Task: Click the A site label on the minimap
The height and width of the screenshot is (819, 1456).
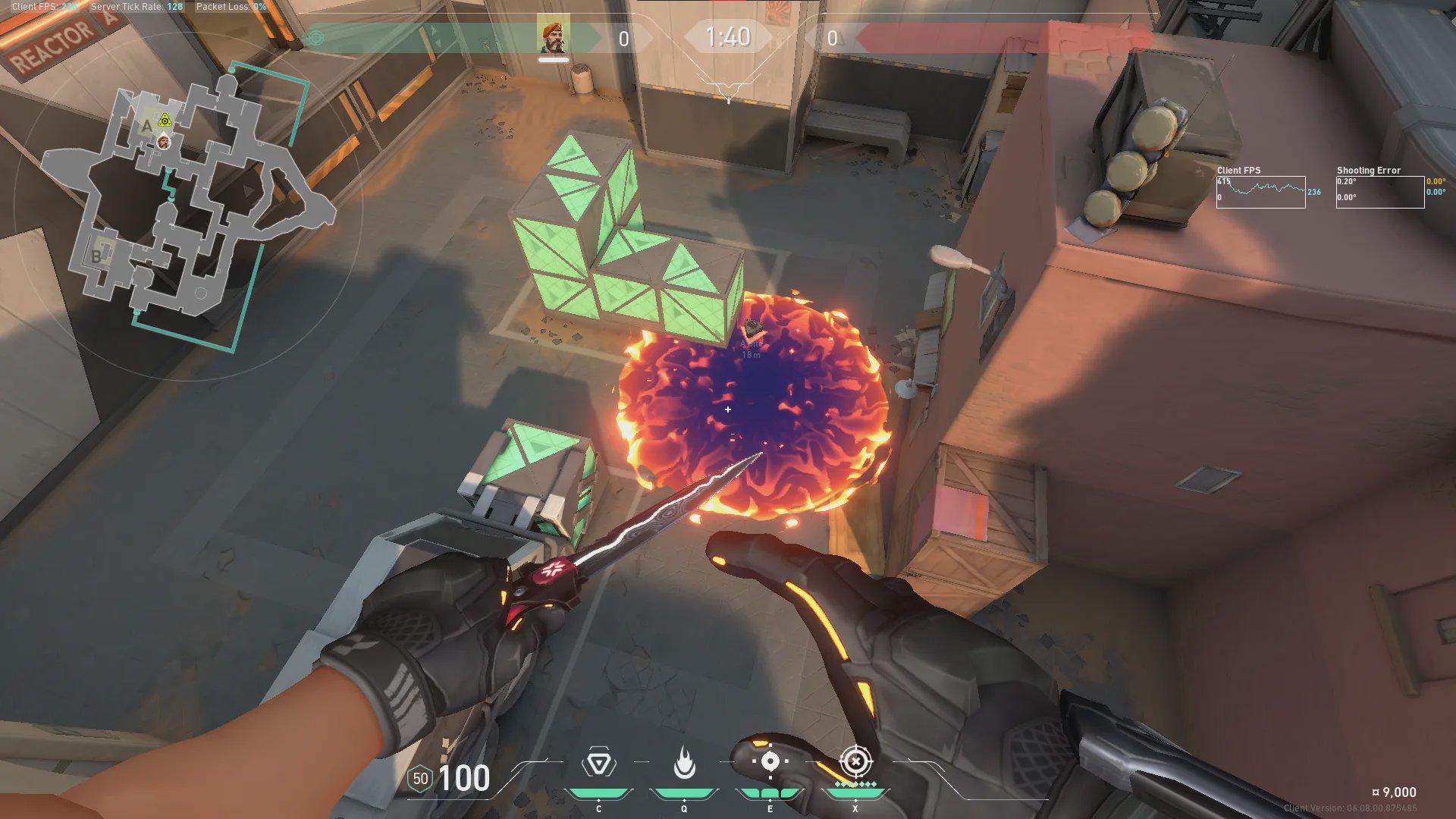Action: pyautogui.click(x=146, y=126)
